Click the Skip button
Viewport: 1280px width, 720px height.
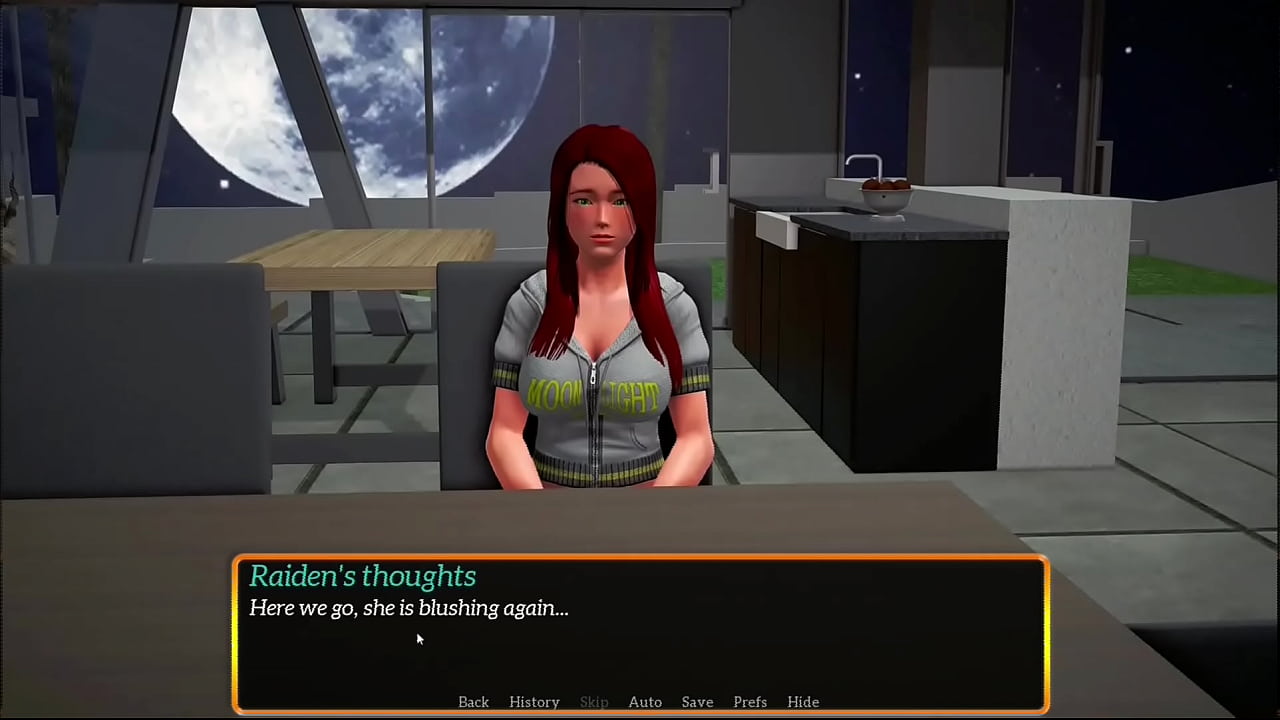(x=594, y=702)
